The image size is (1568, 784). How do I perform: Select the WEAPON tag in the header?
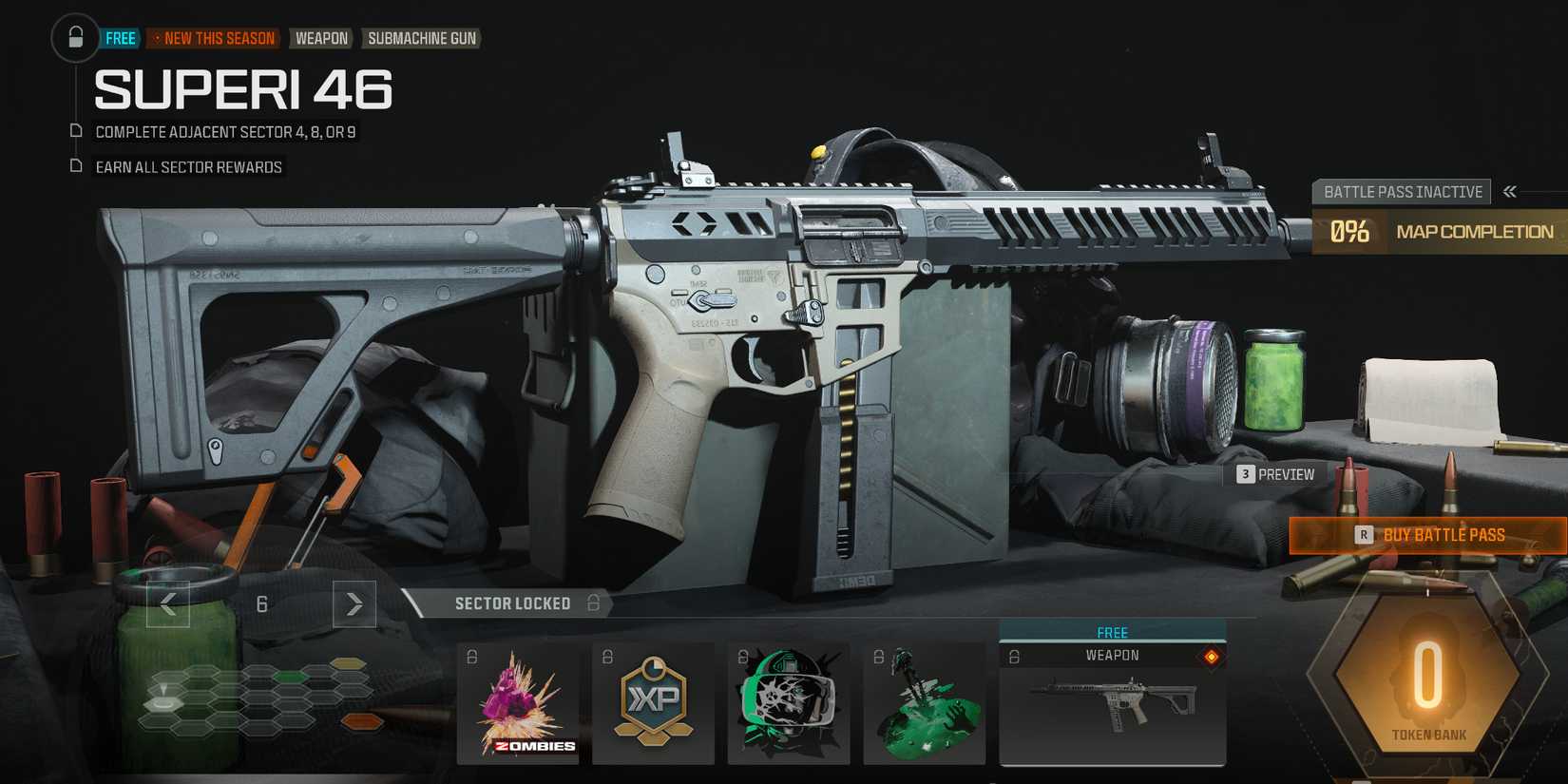[320, 38]
